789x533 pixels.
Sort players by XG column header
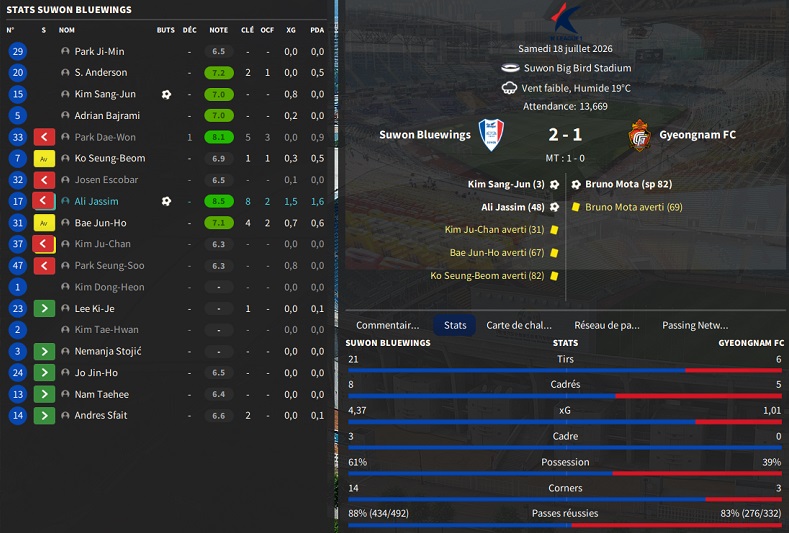[x=290, y=30]
